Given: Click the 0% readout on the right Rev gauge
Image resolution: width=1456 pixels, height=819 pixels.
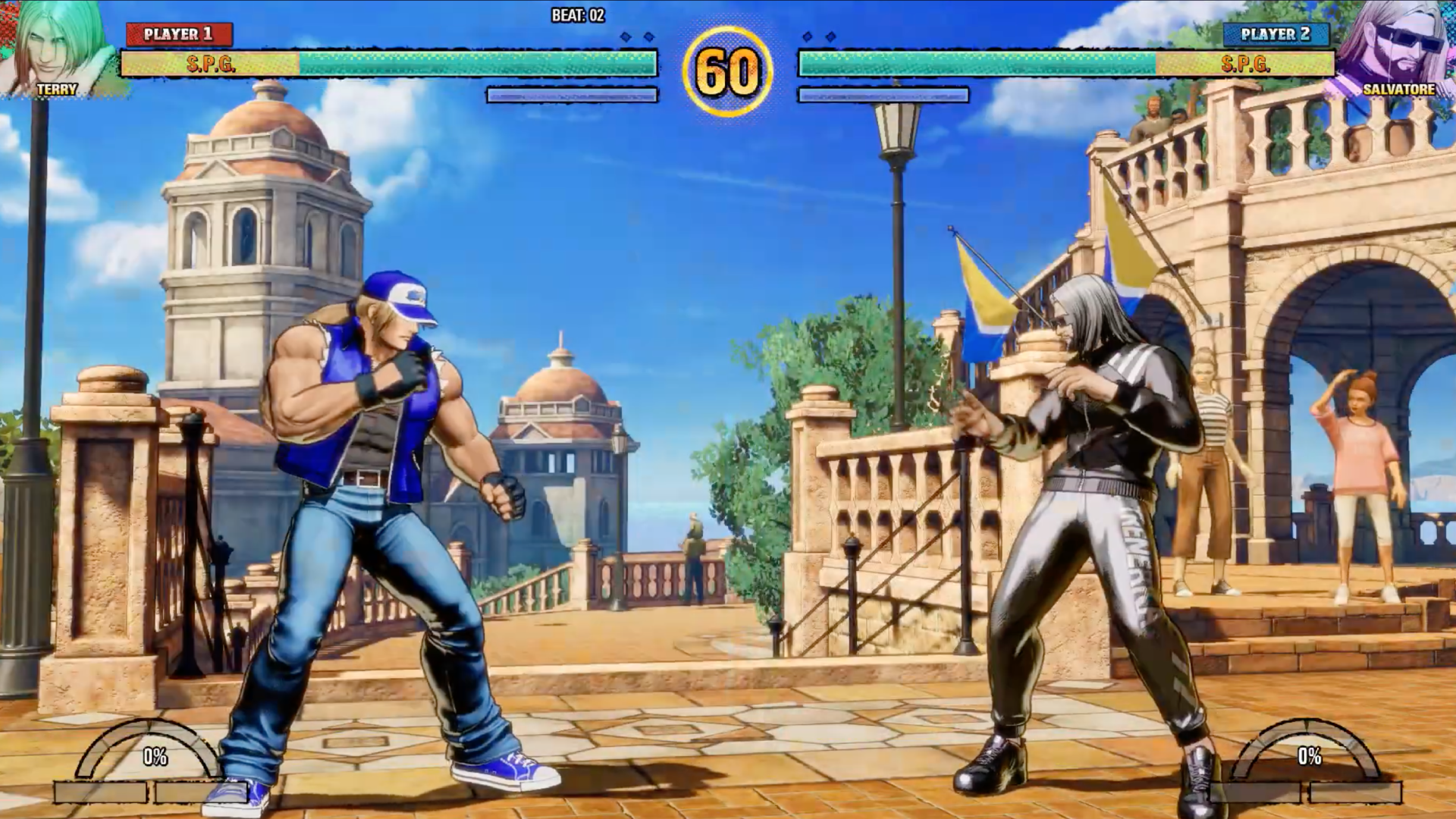Looking at the screenshot, I should click(x=1310, y=755).
